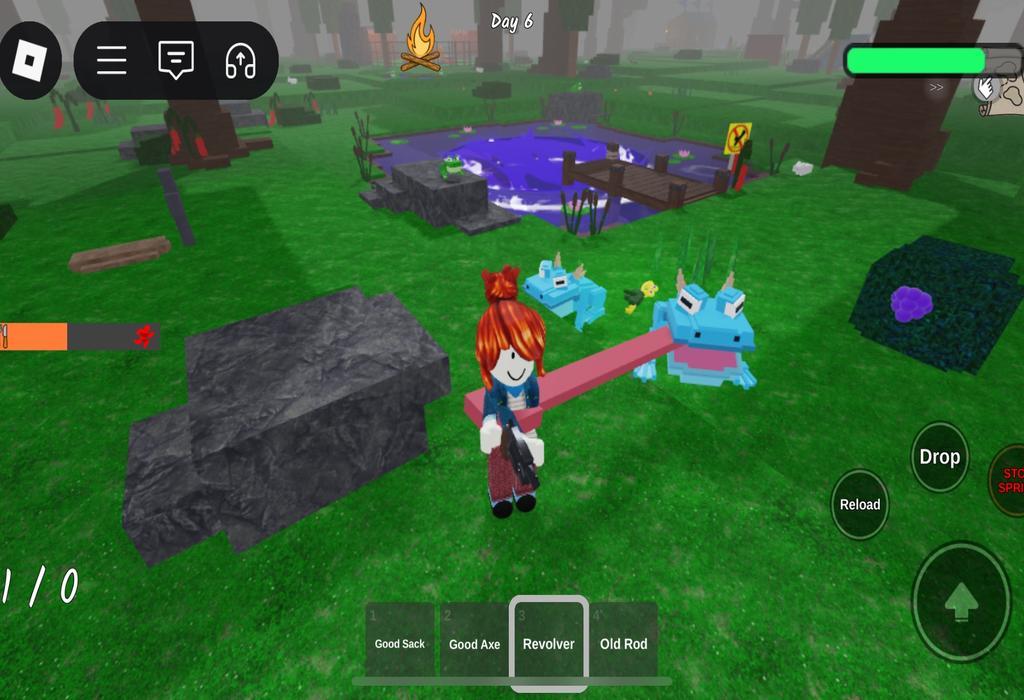1024x700 pixels.
Task: Tap the Drop button
Action: (x=940, y=457)
